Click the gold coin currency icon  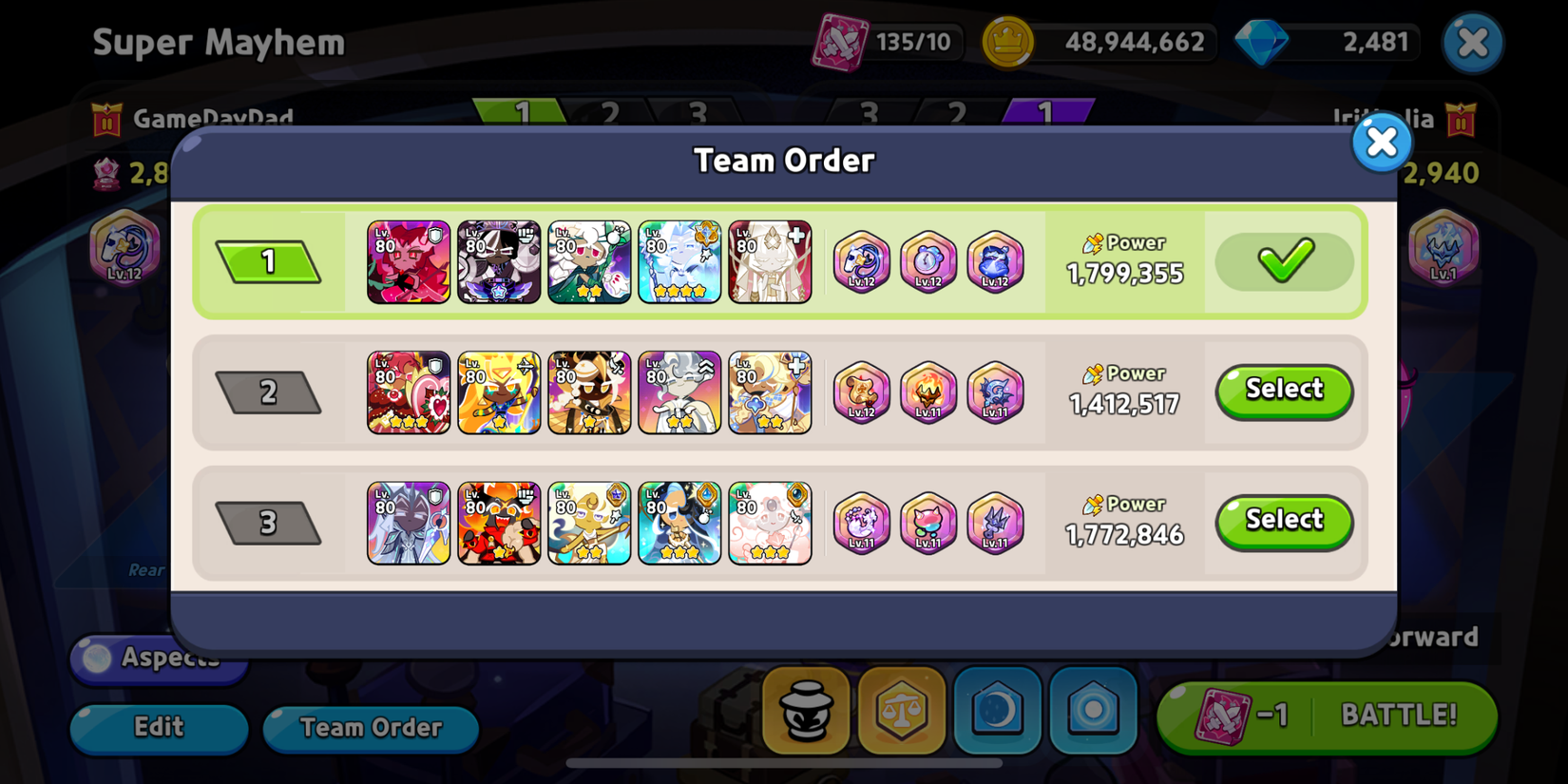(1010, 40)
